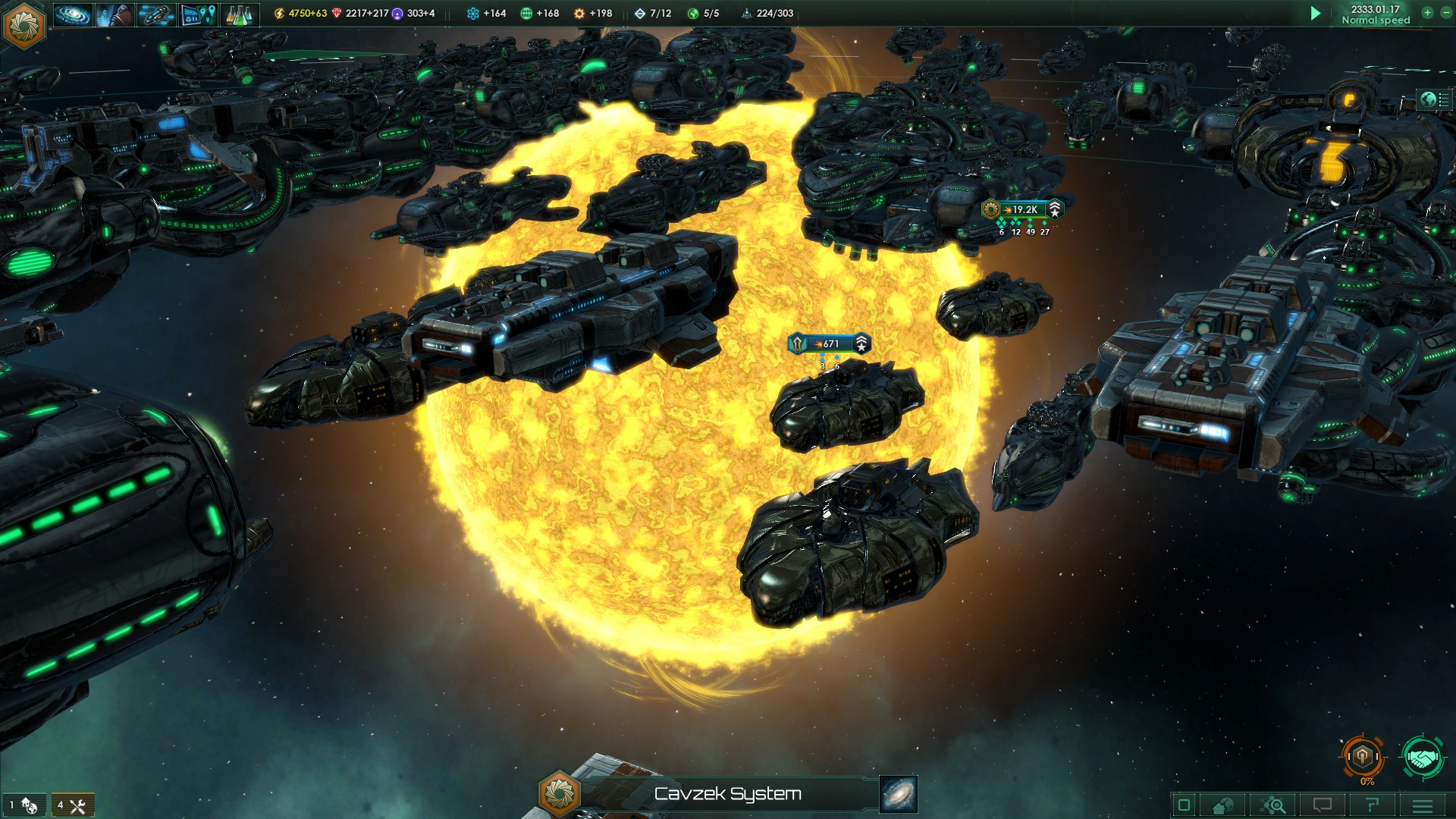This screenshot has height=819, width=1456.
Task: Open the research flasks technology tab
Action: pos(240,14)
